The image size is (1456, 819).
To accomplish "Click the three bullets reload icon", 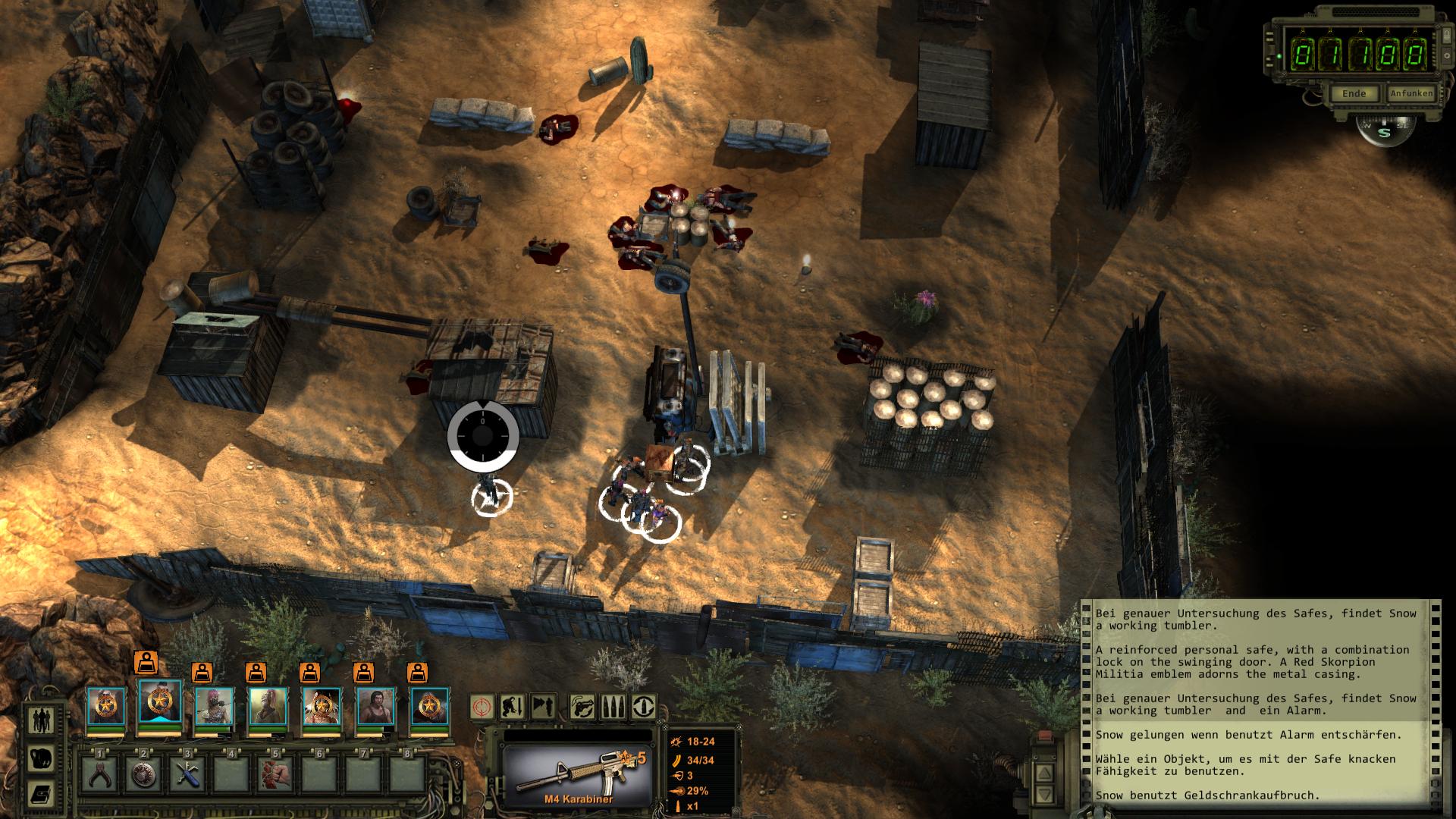I will point(613,707).
